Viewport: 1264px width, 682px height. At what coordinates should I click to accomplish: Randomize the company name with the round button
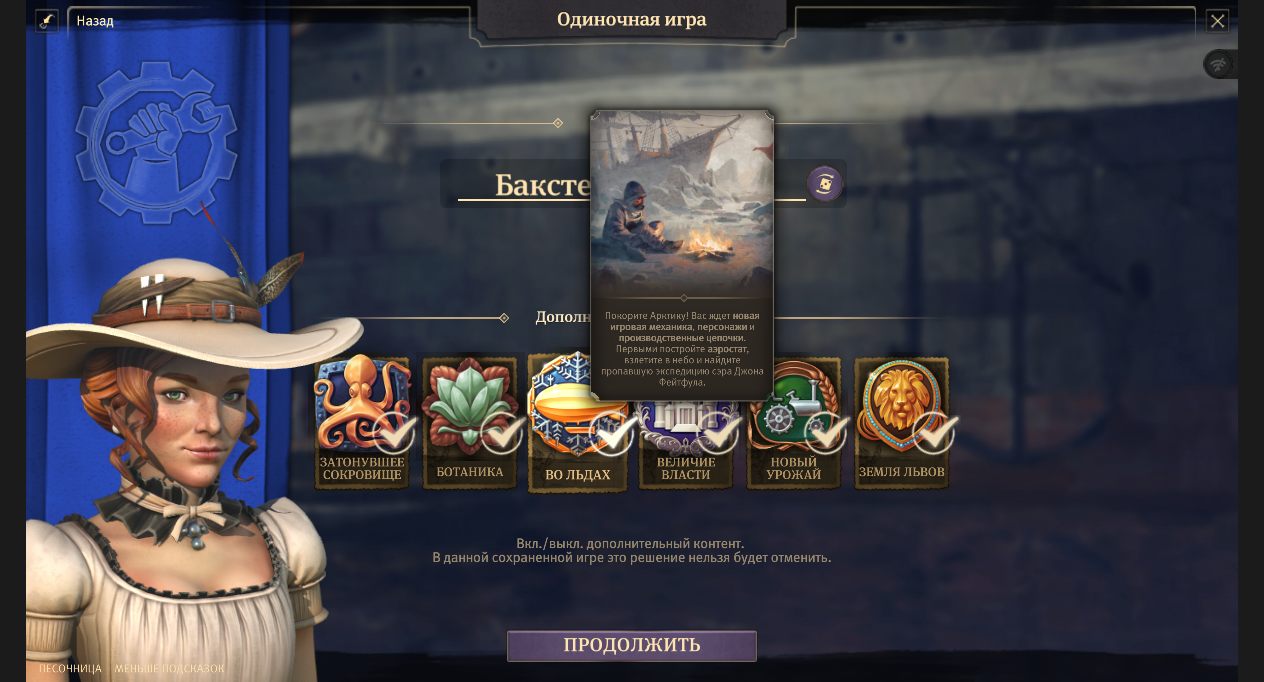(x=825, y=184)
